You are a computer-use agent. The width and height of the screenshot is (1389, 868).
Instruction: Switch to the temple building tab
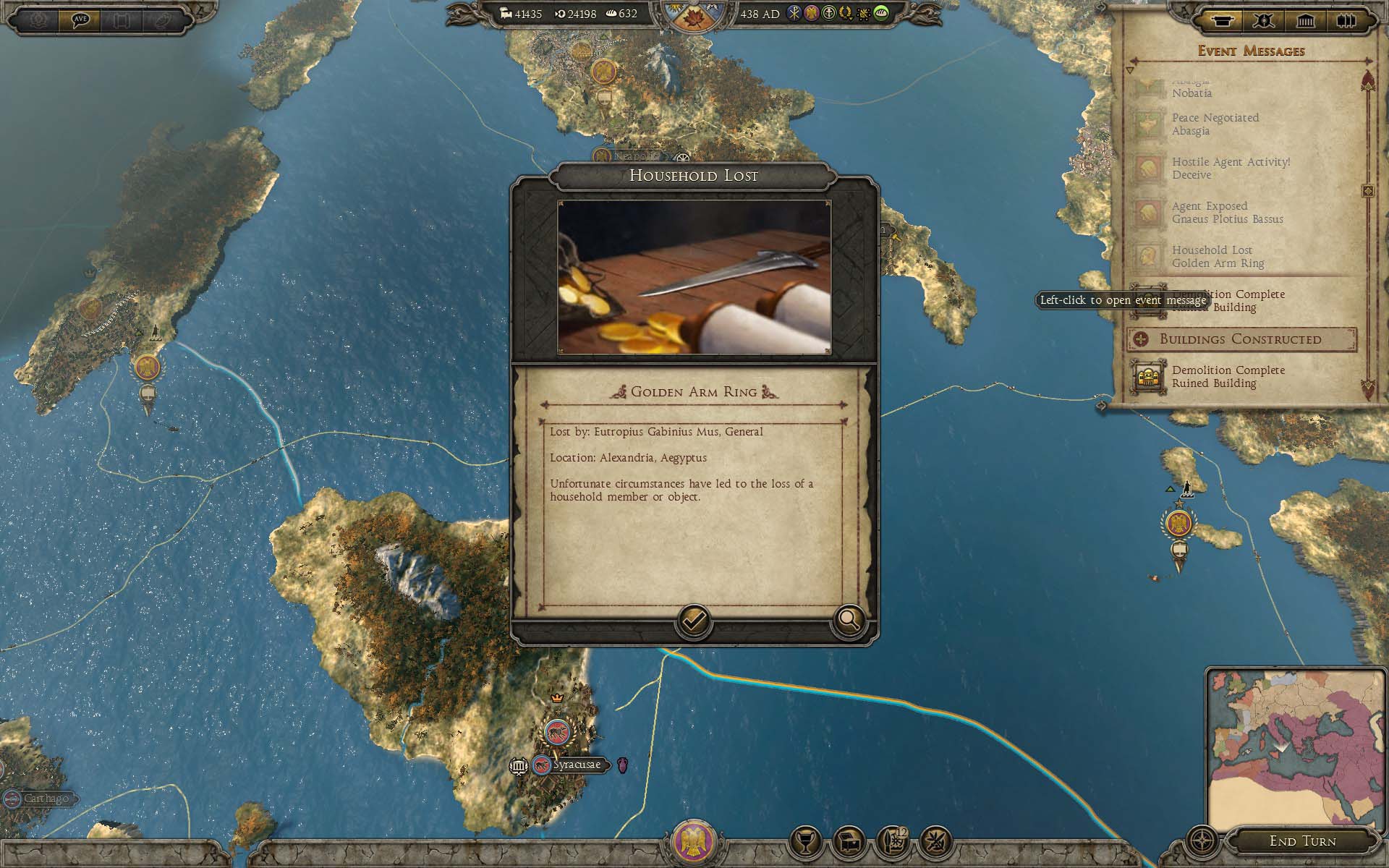coord(1305,21)
